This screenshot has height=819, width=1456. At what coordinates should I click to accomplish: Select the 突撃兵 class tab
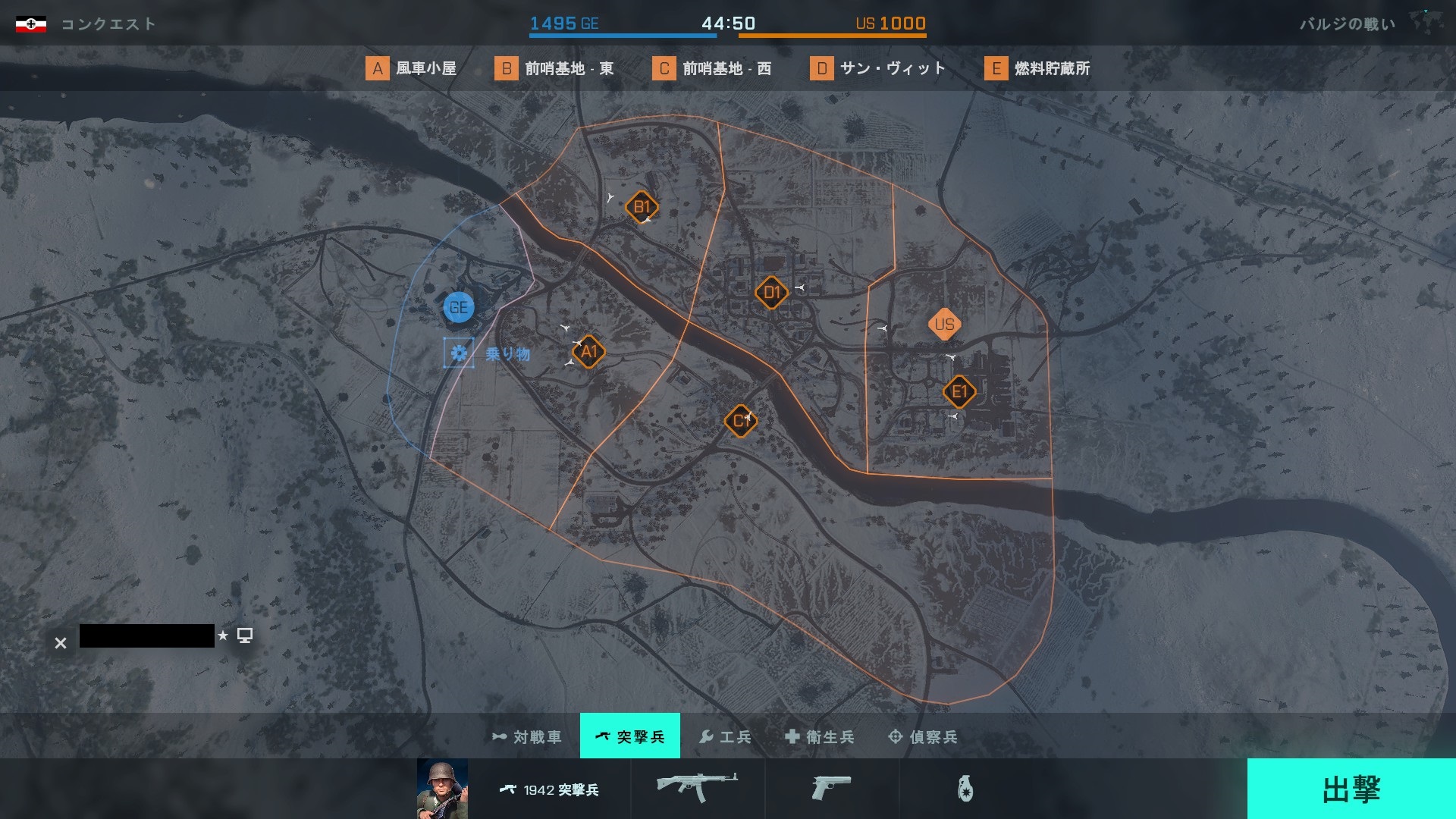(630, 736)
